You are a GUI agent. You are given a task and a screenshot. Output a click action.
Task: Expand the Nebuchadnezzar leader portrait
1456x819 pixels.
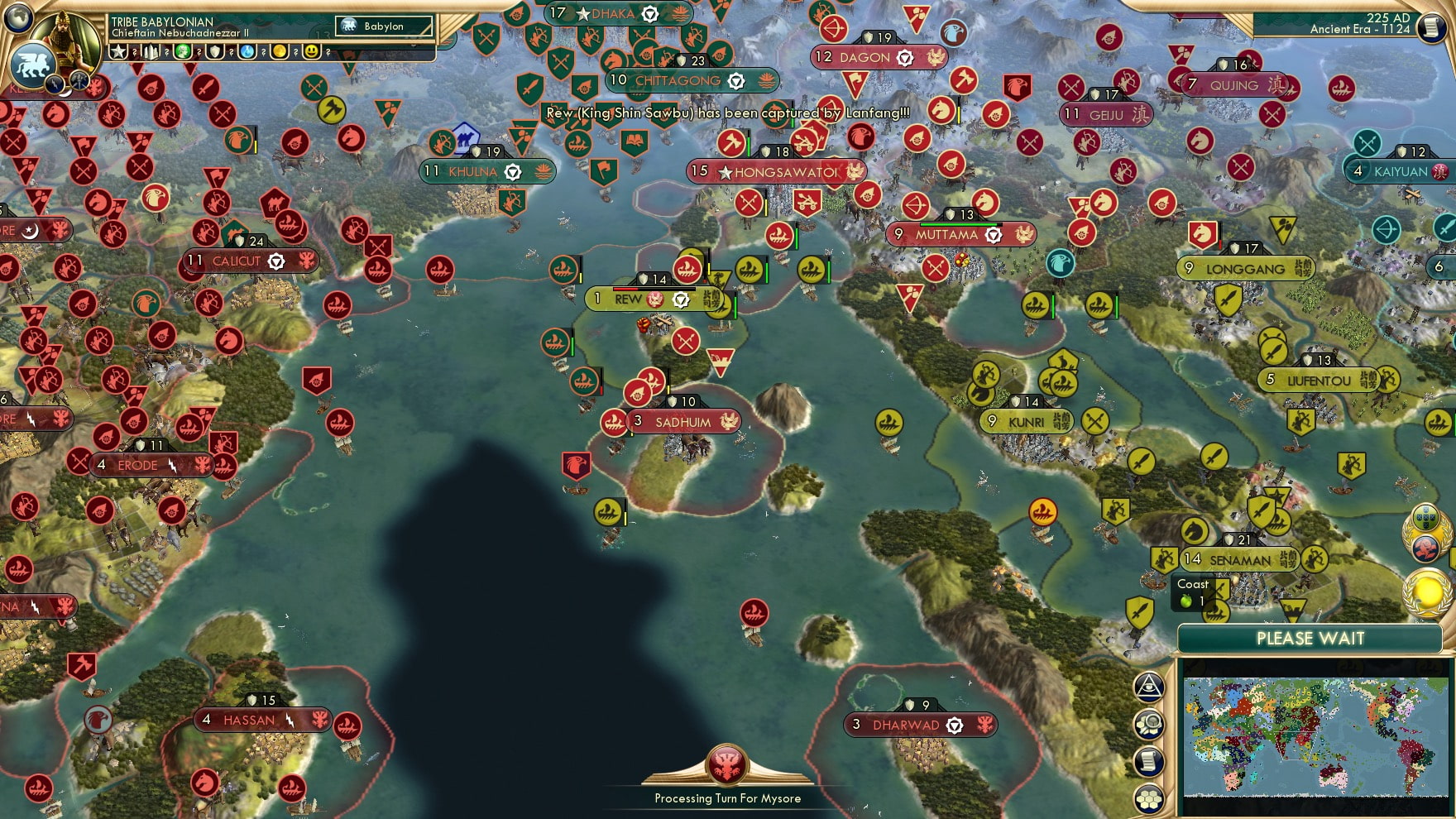(x=66, y=41)
